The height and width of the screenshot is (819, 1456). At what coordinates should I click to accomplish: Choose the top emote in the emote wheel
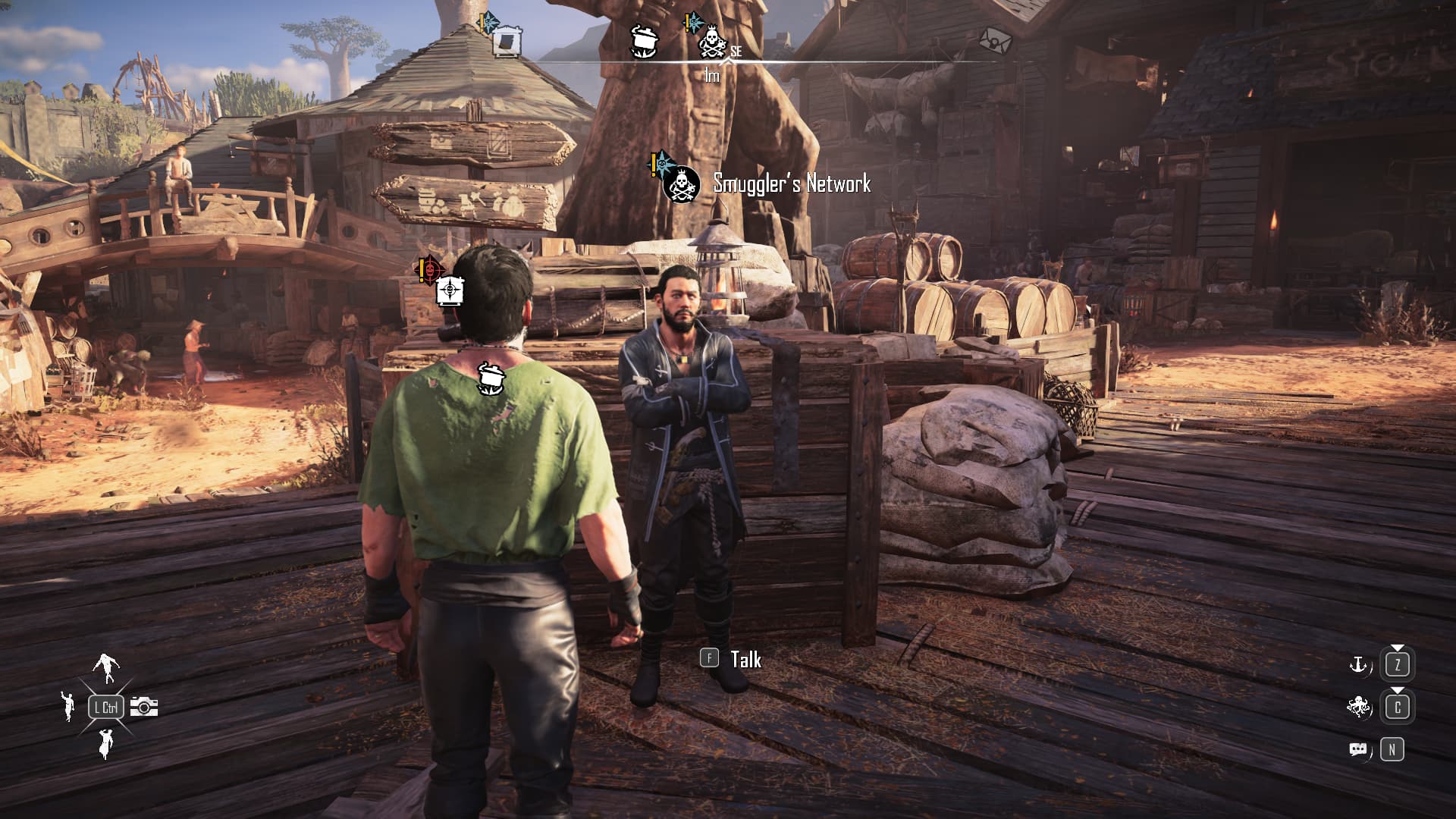pos(106,667)
